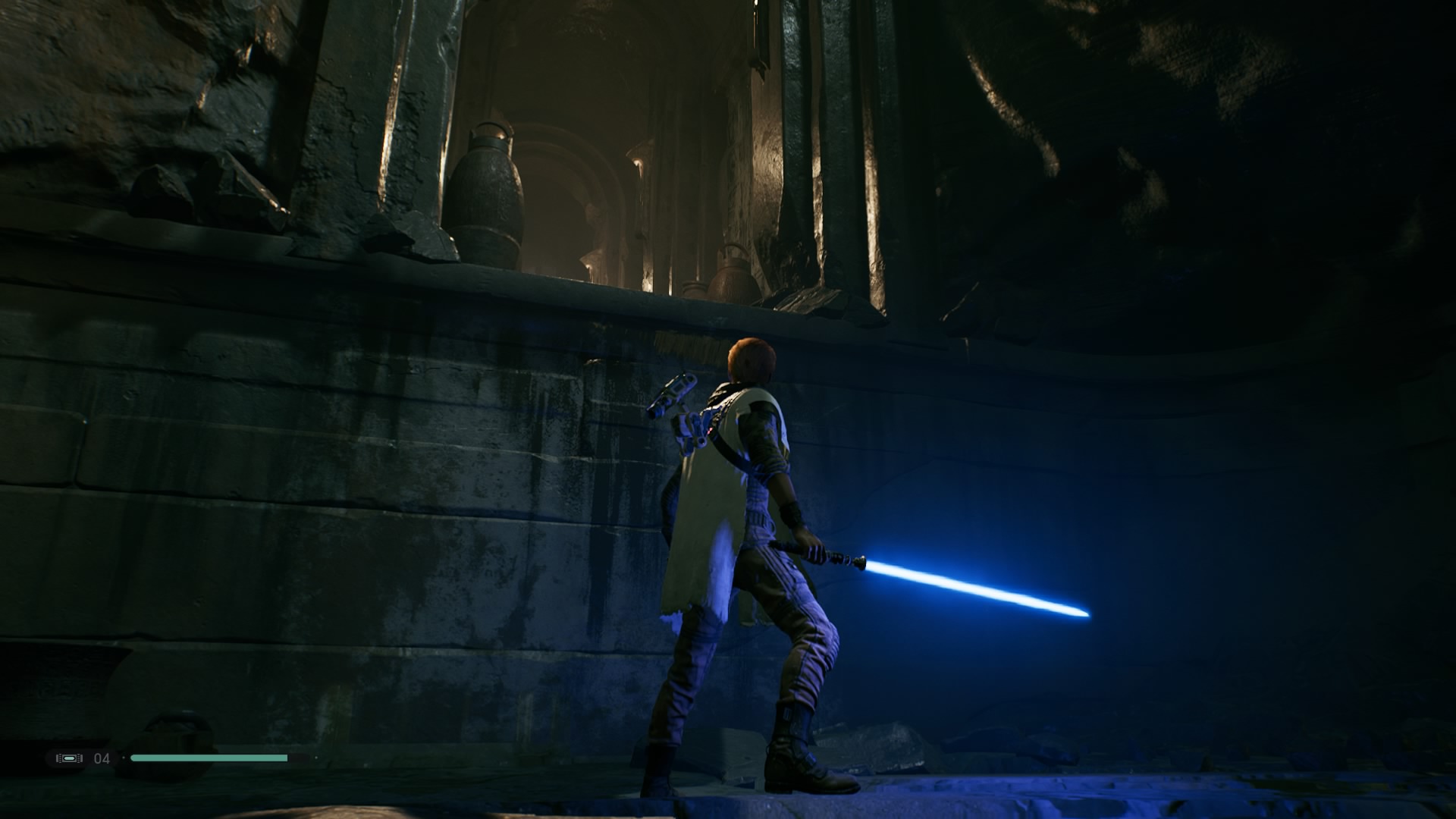Click the stim canister icon in HUD
Screen dimensions: 1456x819
pyautogui.click(x=68, y=757)
